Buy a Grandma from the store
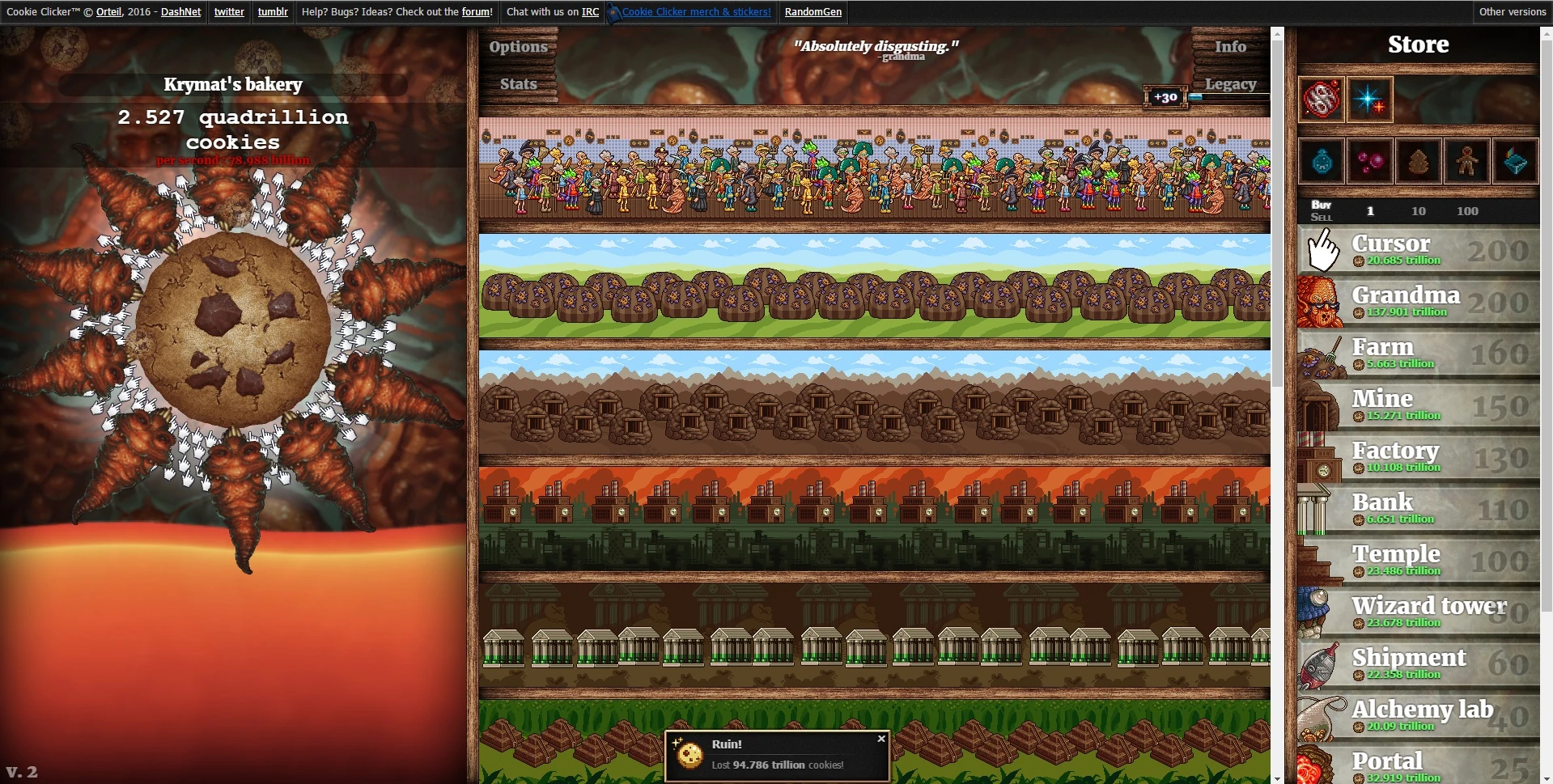The width and height of the screenshot is (1553, 784). [x=1424, y=301]
